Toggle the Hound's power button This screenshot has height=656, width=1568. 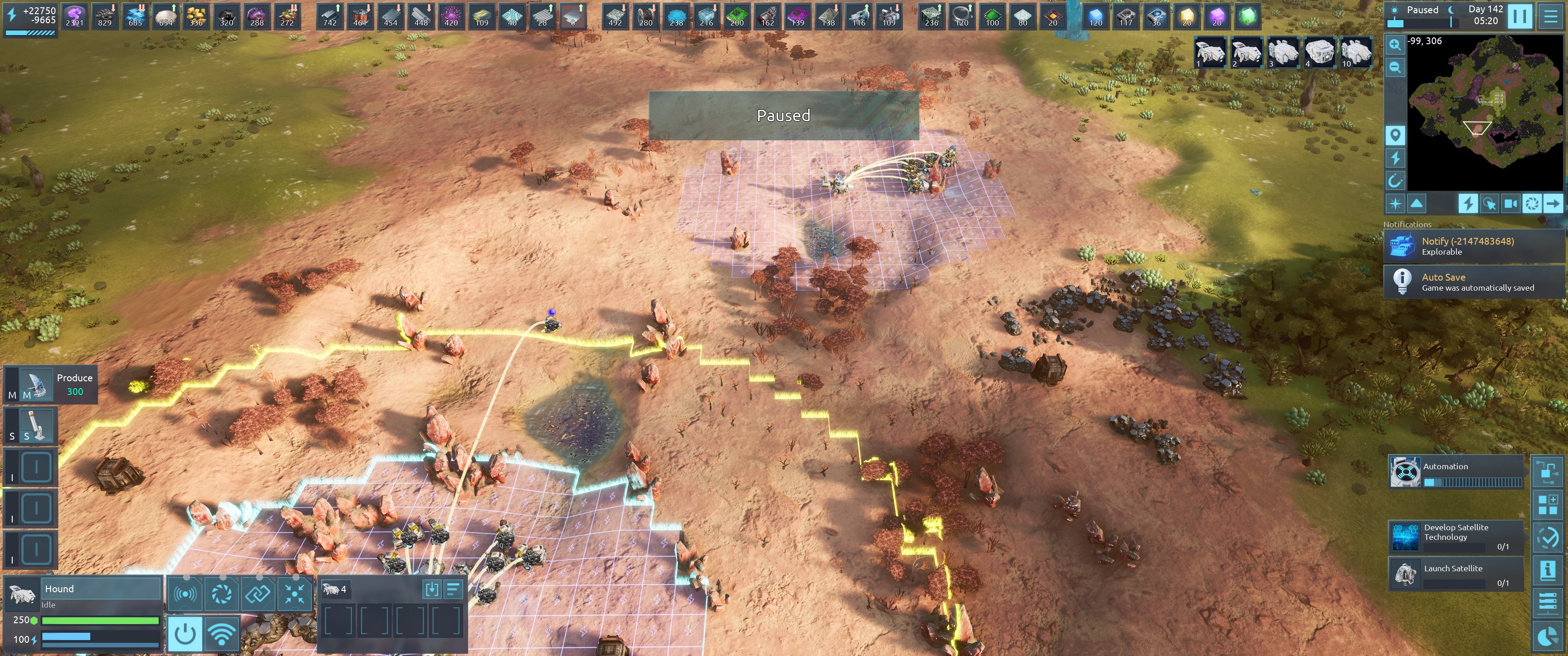coord(185,634)
